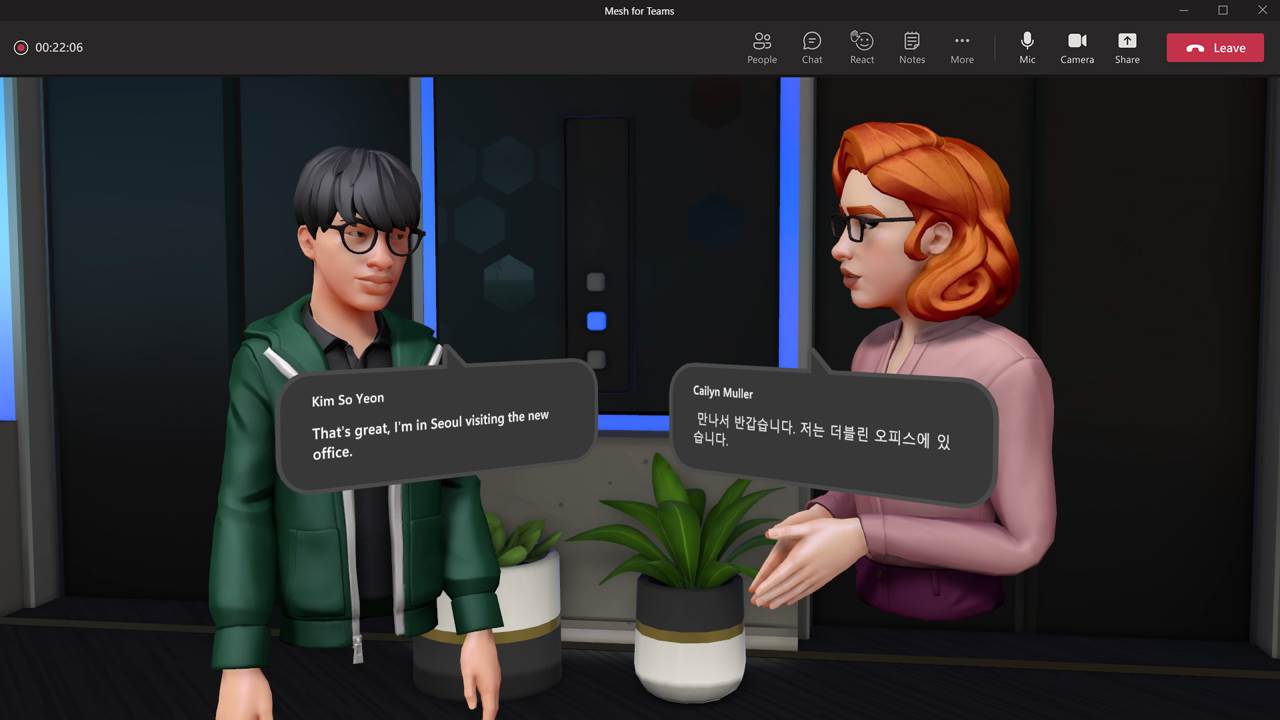Click the meeting timer showing 00:22:06

tap(60, 47)
